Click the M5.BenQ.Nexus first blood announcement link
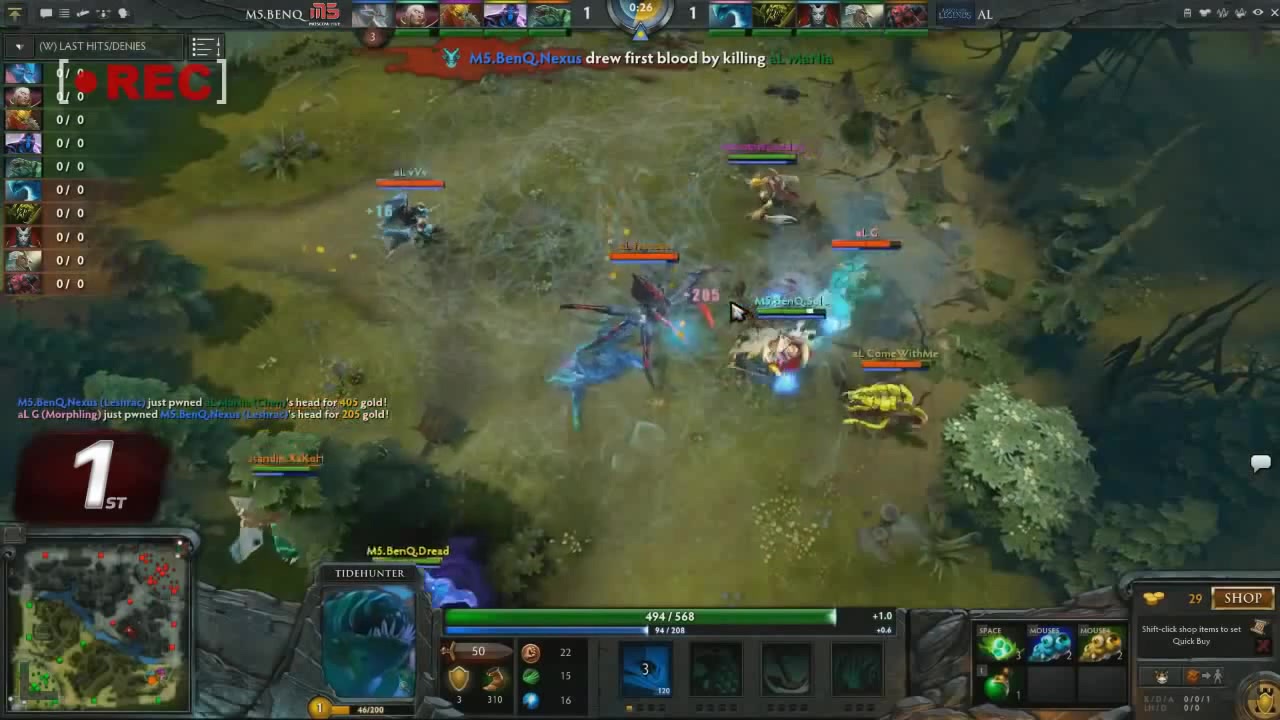This screenshot has width=1280, height=720. coord(525,58)
